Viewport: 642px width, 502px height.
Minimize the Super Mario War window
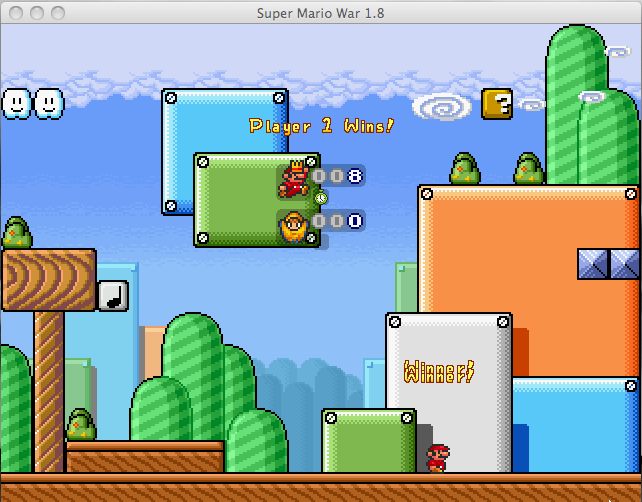36,12
